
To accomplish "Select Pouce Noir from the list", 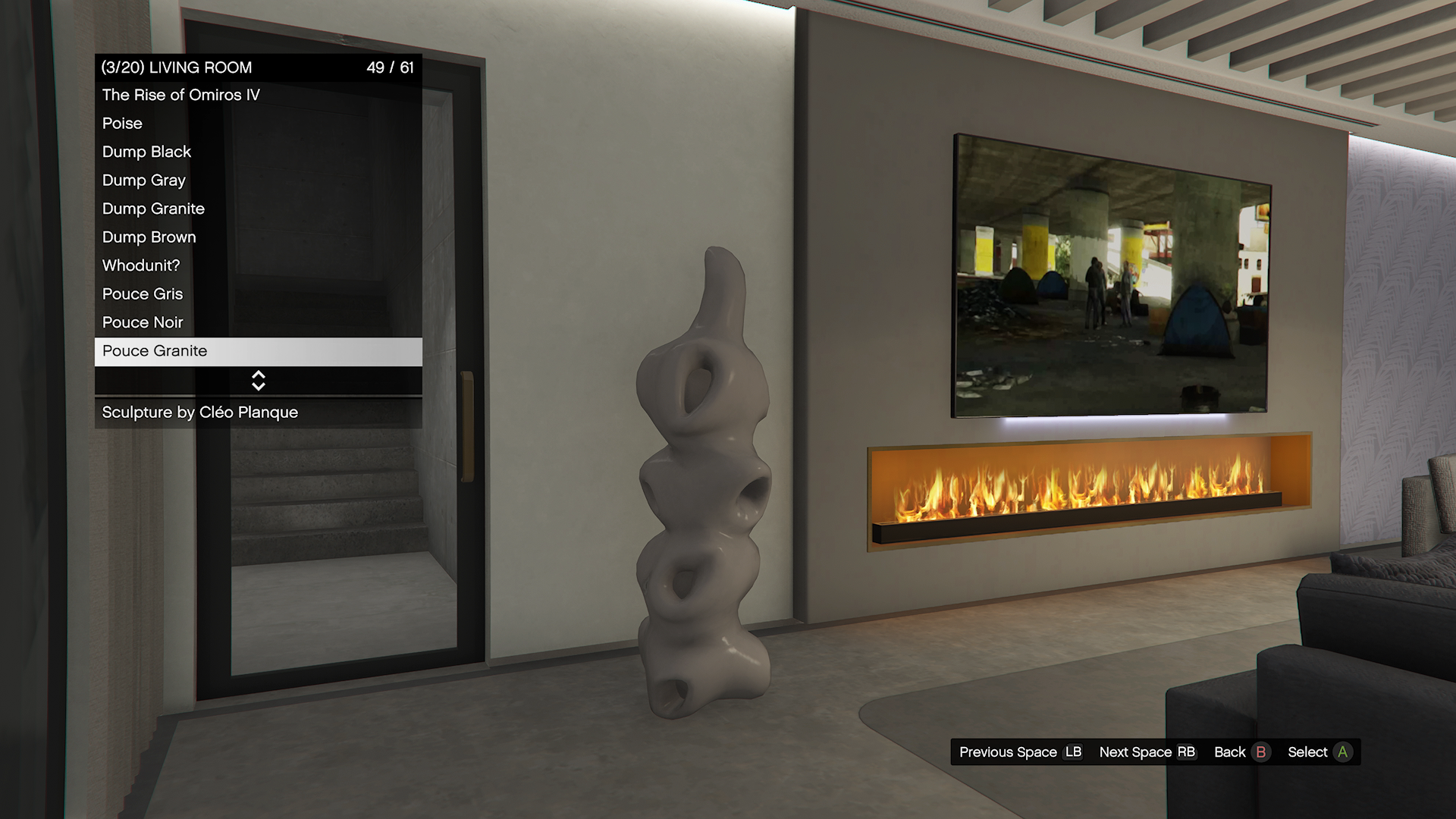I will 143,322.
